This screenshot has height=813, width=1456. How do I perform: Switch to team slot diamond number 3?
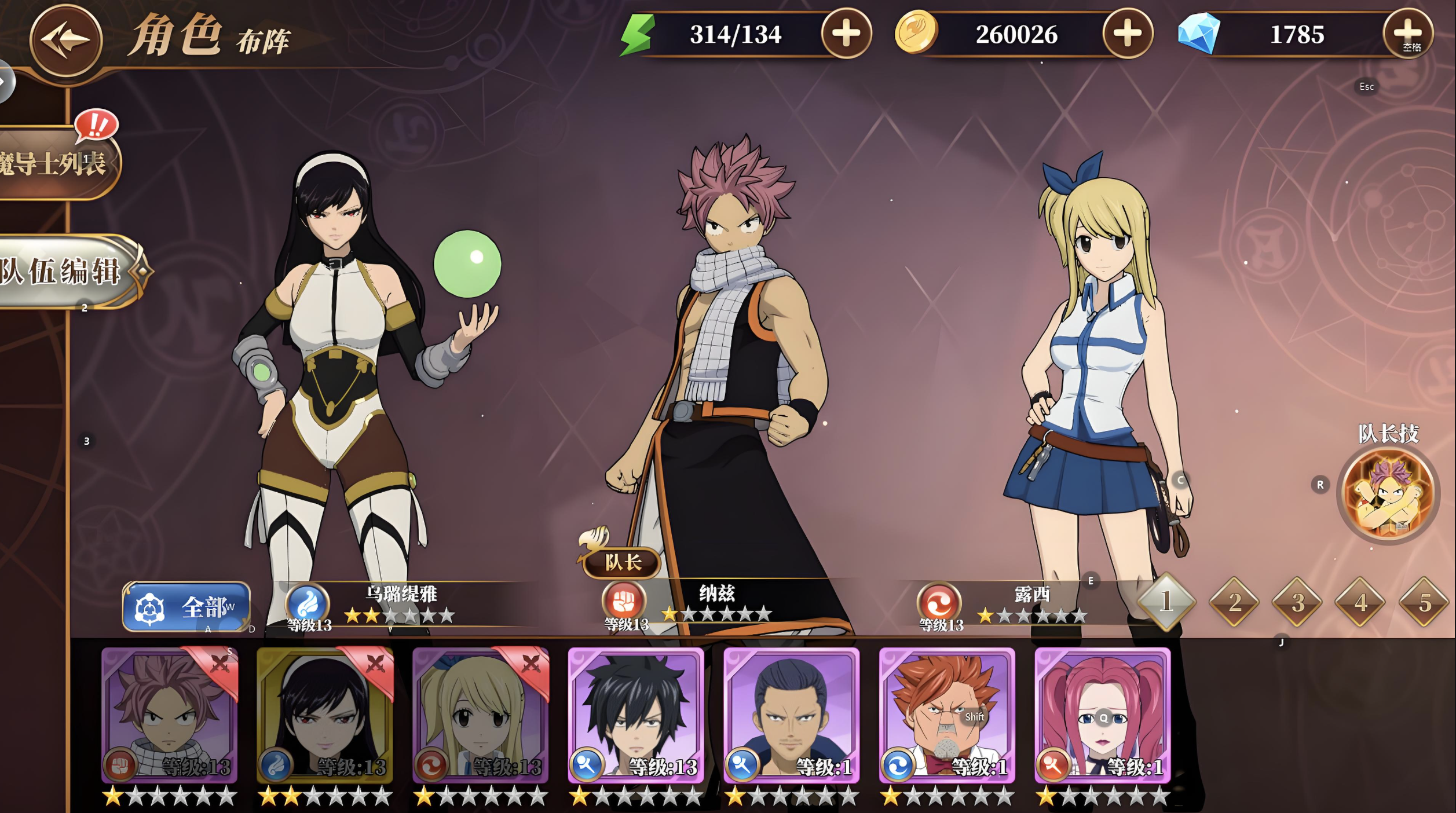(x=1297, y=602)
